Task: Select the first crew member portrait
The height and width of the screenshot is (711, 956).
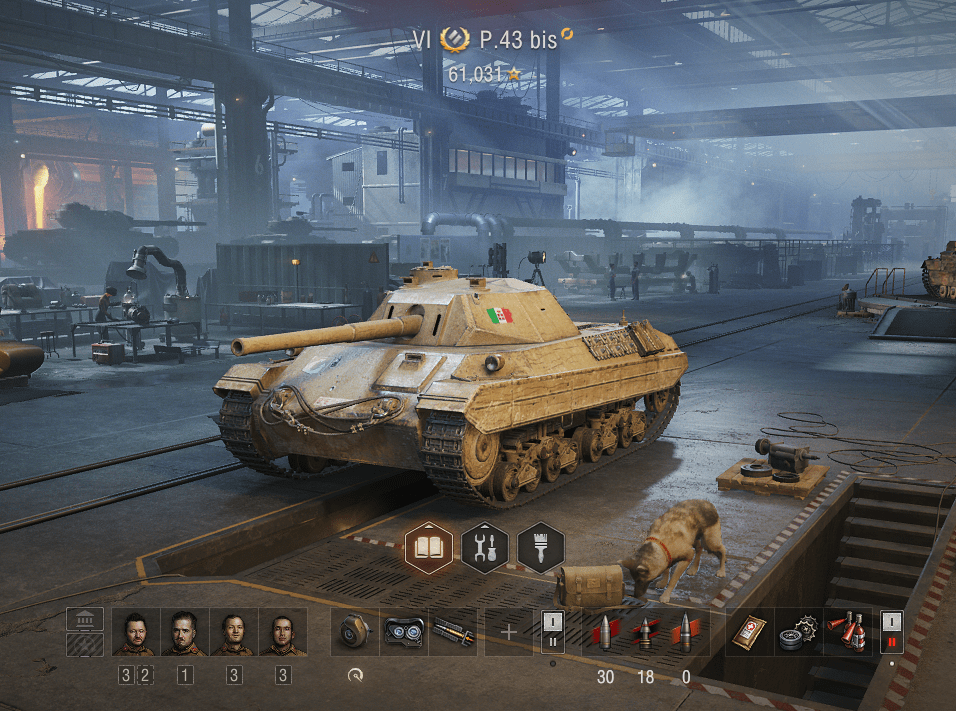Action: [136, 633]
